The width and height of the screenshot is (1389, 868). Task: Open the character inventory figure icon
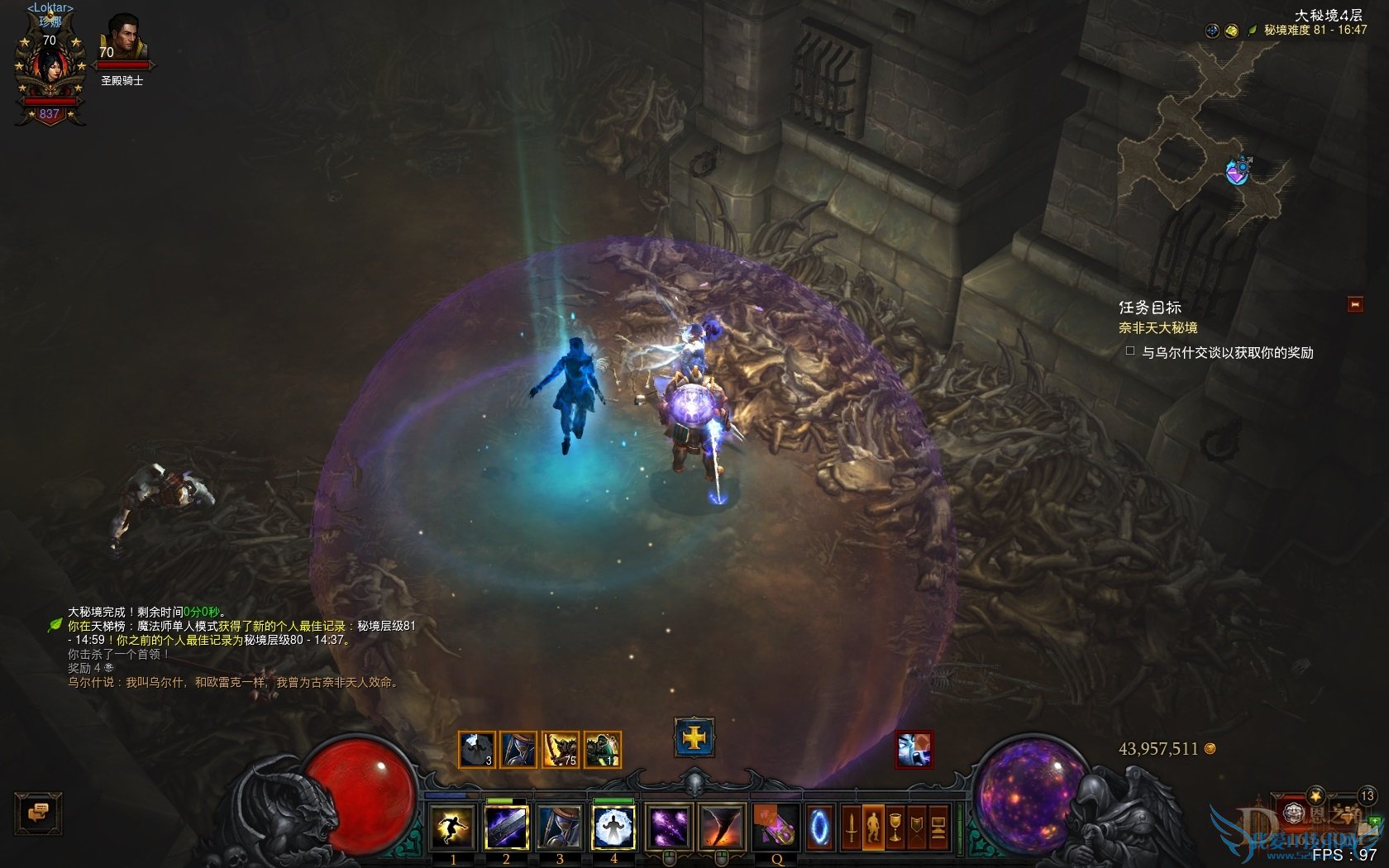(x=872, y=827)
